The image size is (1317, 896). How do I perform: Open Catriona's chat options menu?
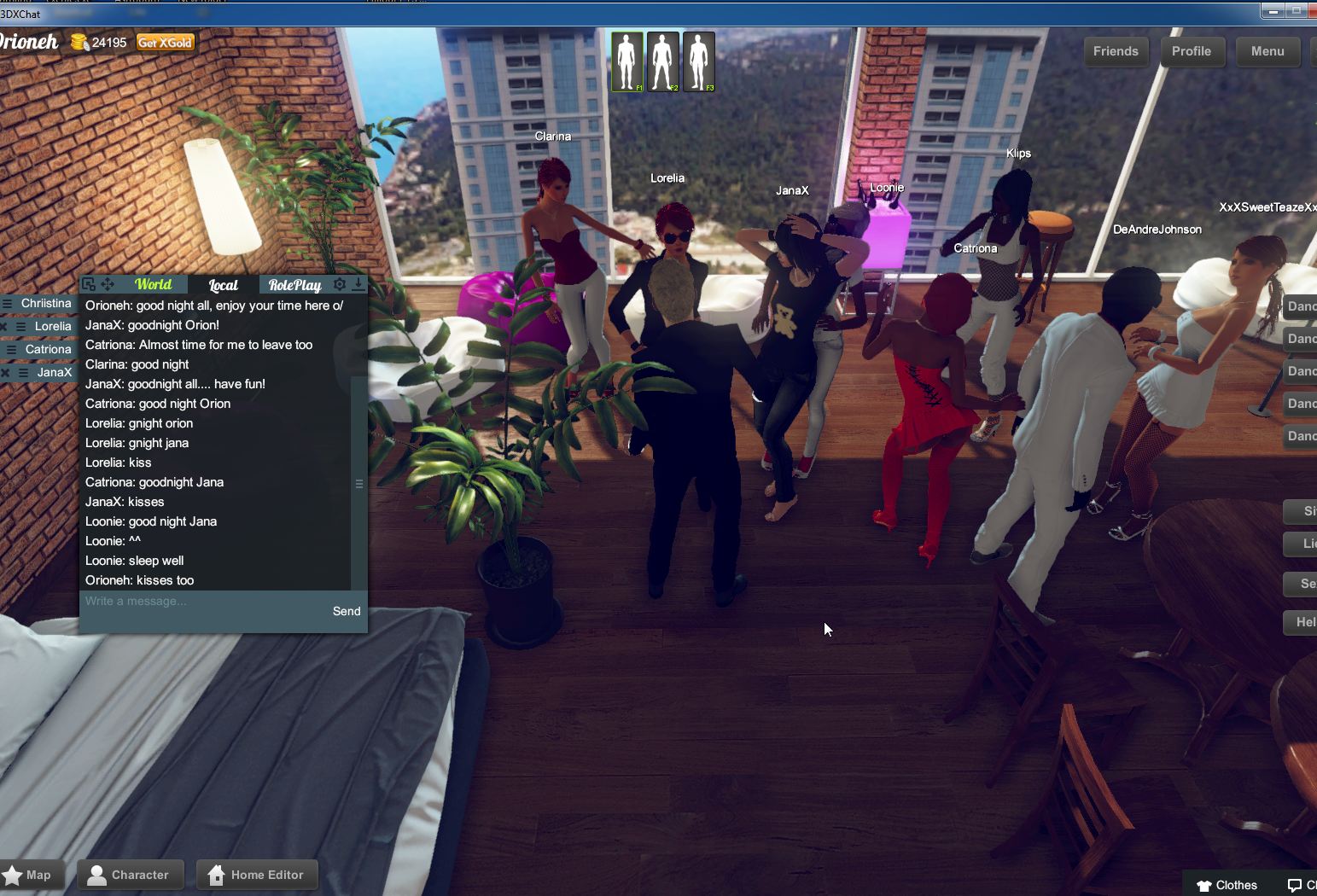[11, 350]
